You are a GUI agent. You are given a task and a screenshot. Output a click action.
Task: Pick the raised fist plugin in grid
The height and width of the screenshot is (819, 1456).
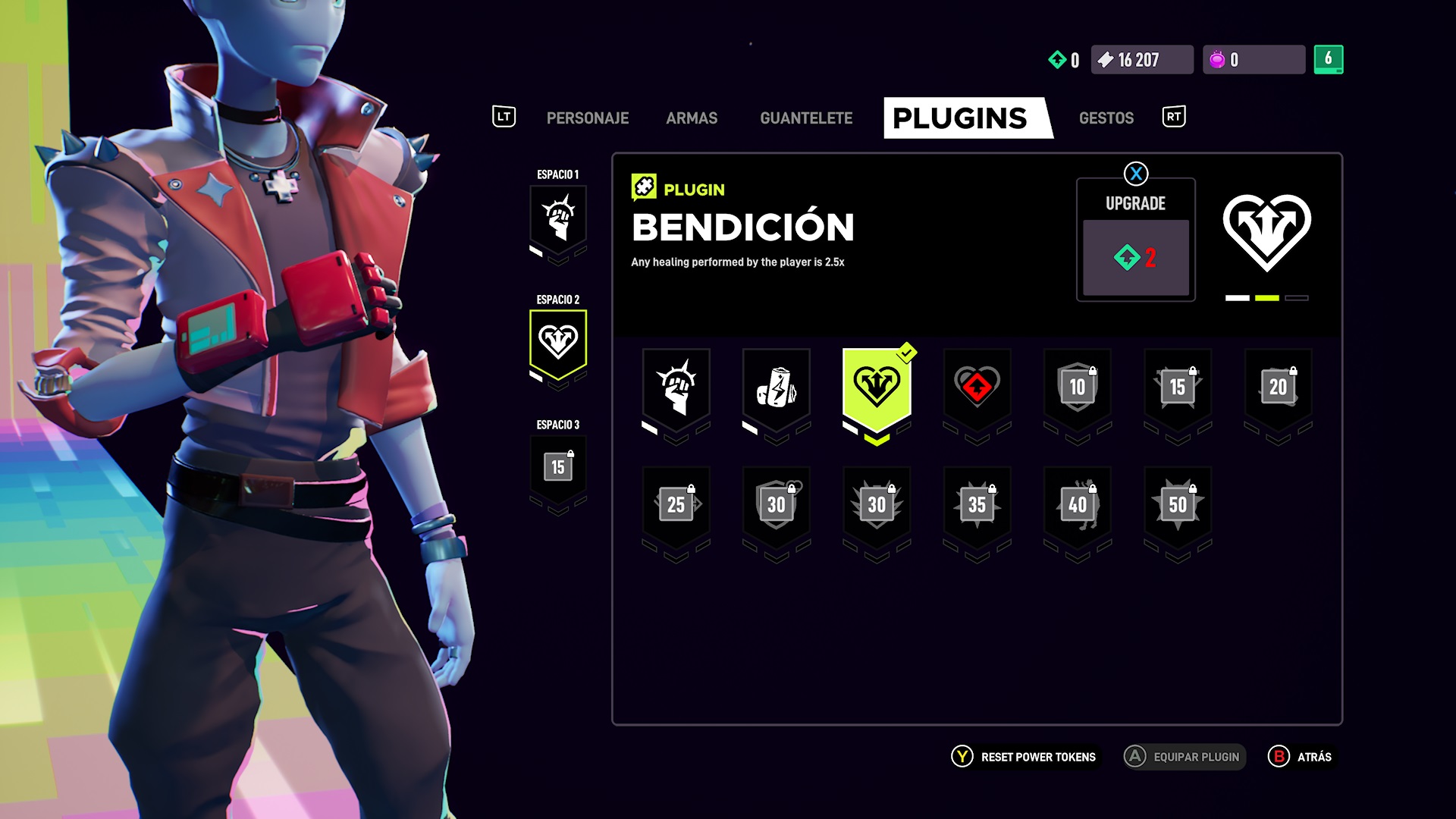pyautogui.click(x=676, y=388)
